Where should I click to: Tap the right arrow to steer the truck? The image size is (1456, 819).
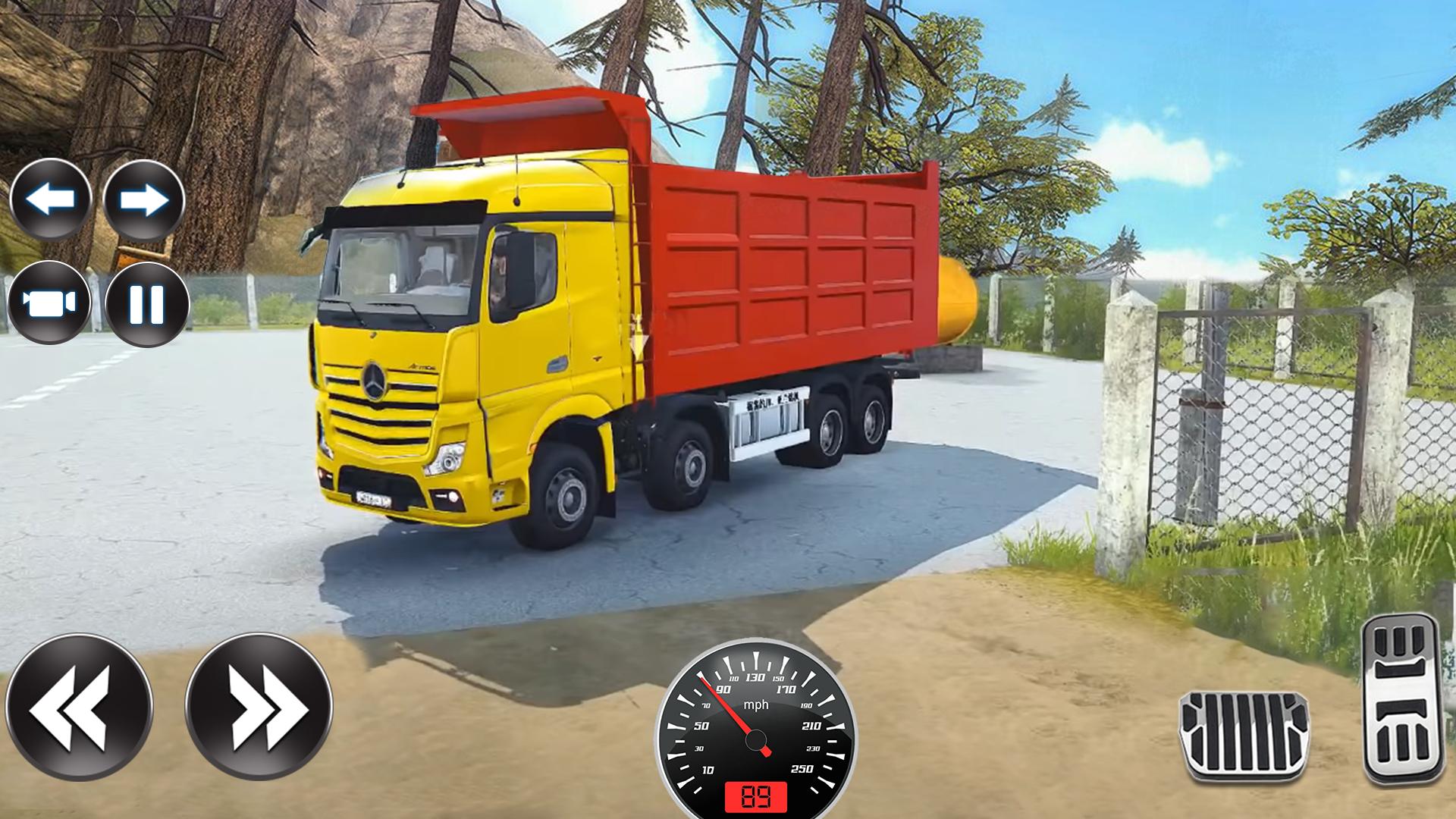pos(146,199)
